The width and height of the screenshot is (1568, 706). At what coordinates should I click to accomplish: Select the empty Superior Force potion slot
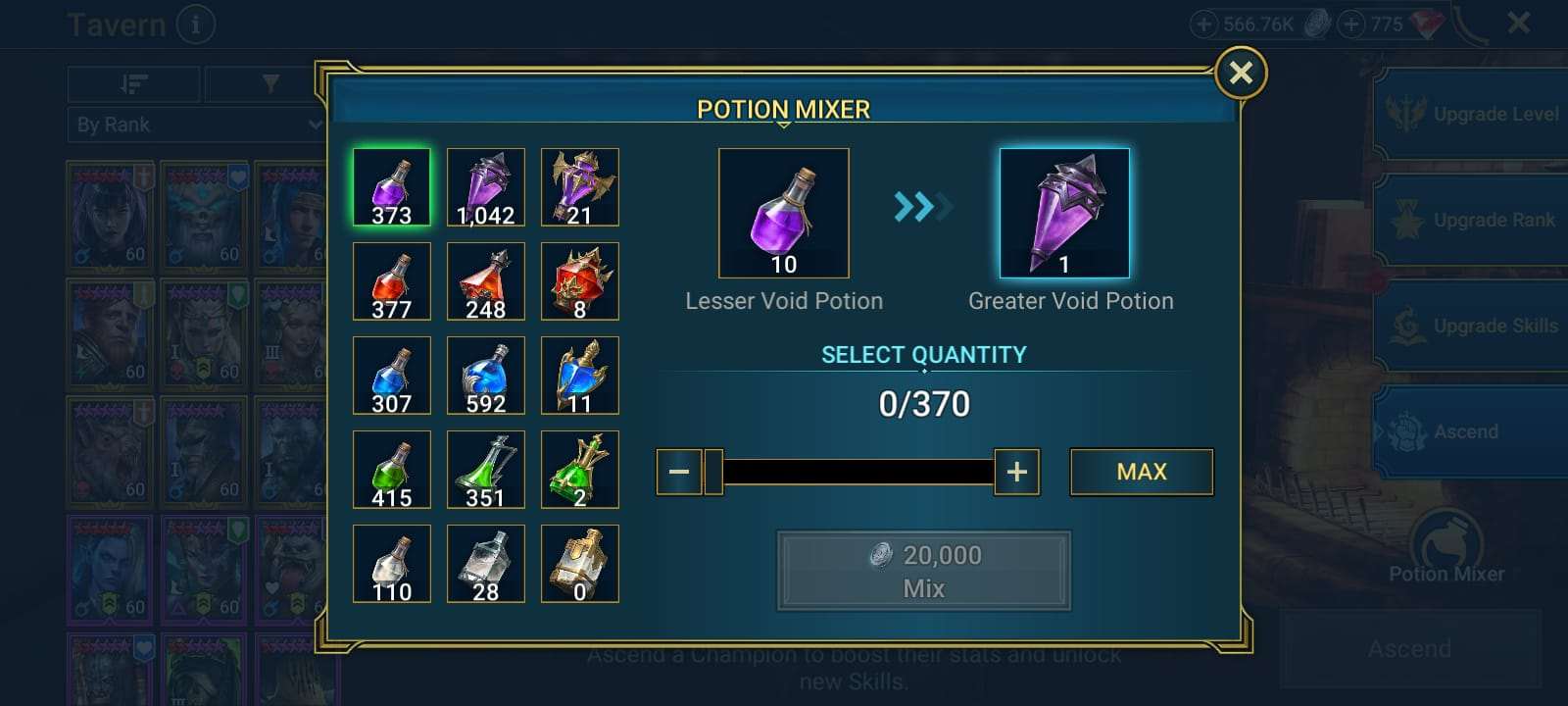(580, 564)
